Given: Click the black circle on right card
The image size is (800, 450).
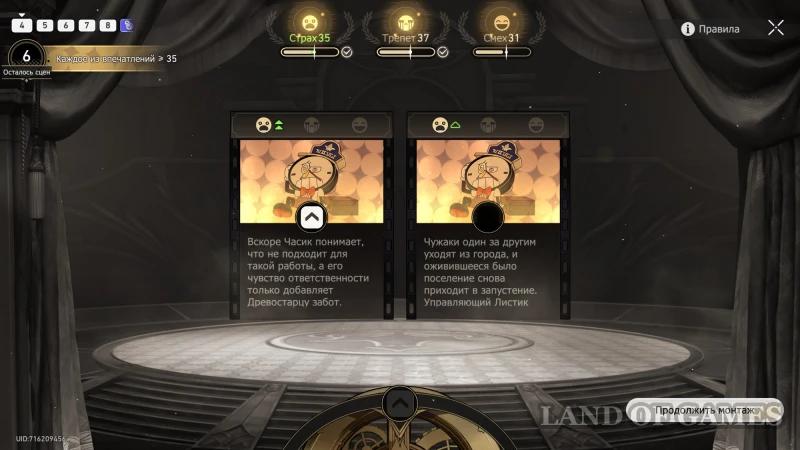Looking at the screenshot, I should pos(487,217).
